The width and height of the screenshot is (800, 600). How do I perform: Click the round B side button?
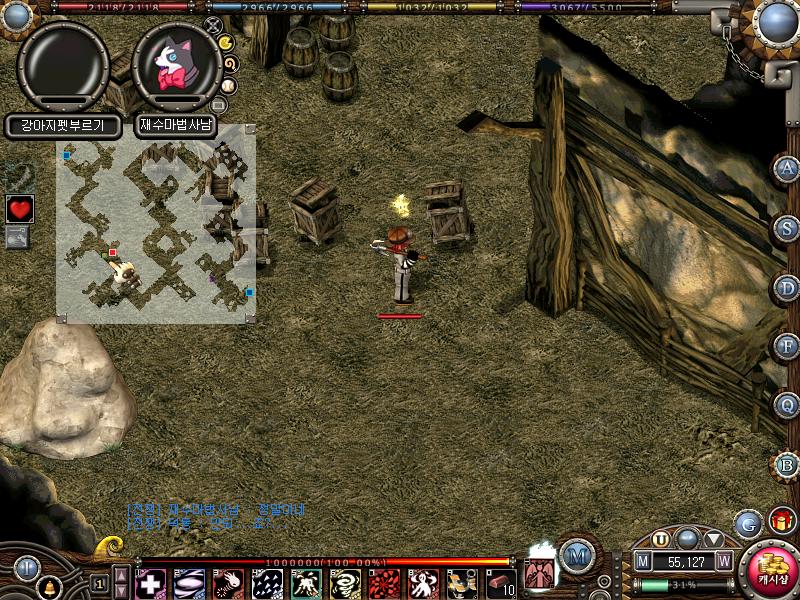pos(786,465)
